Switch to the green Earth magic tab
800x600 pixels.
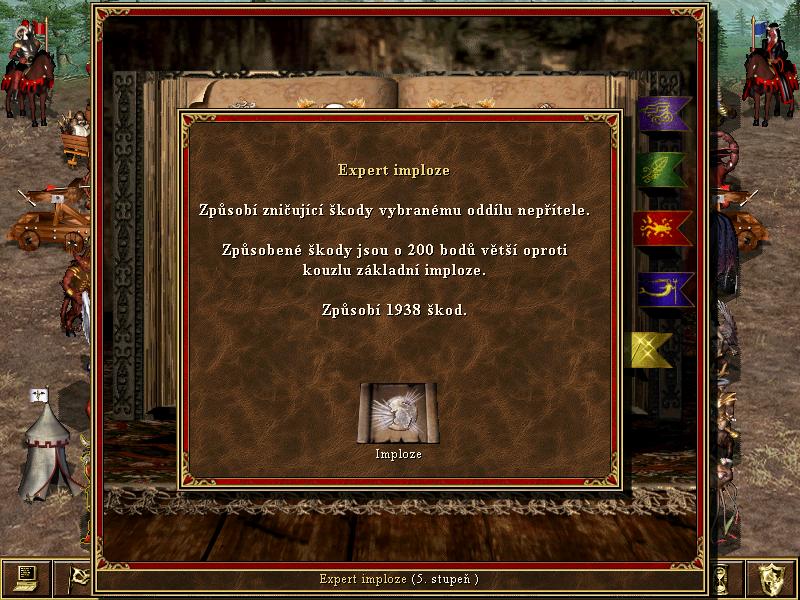pyautogui.click(x=662, y=170)
